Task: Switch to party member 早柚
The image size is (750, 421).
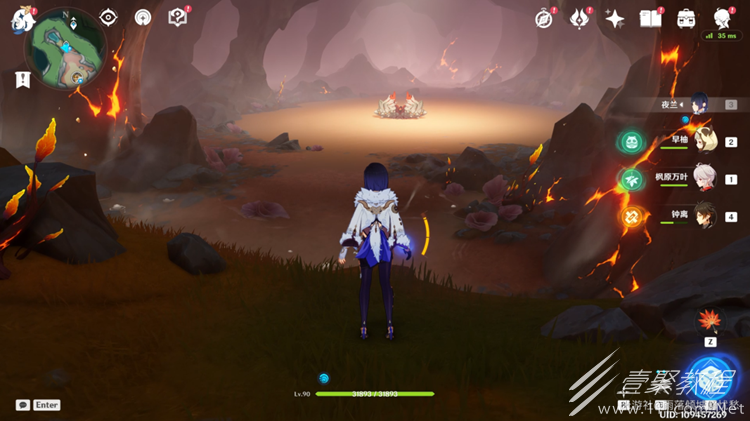Action: click(706, 140)
